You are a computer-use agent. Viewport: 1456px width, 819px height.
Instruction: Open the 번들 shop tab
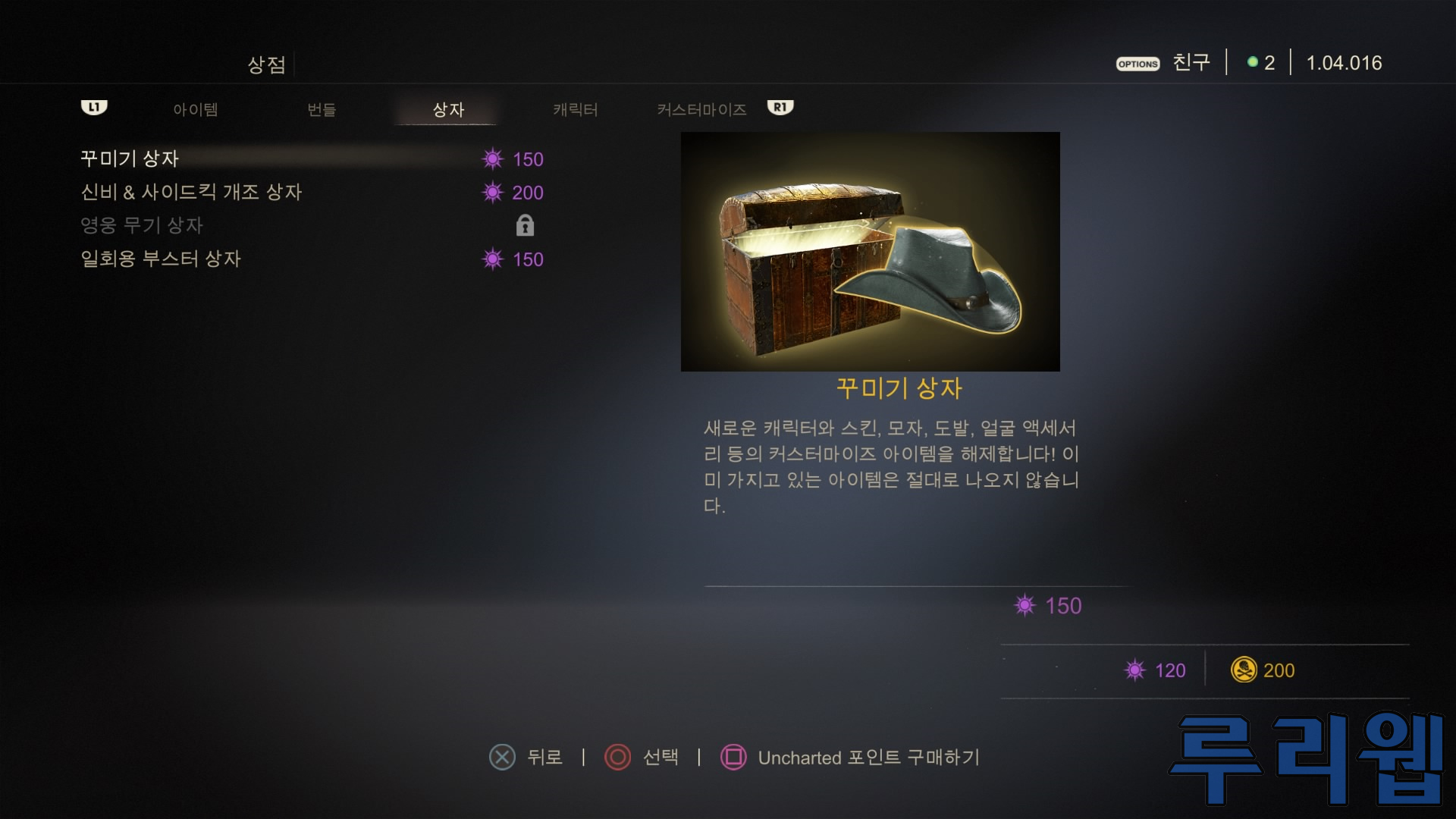[x=322, y=110]
